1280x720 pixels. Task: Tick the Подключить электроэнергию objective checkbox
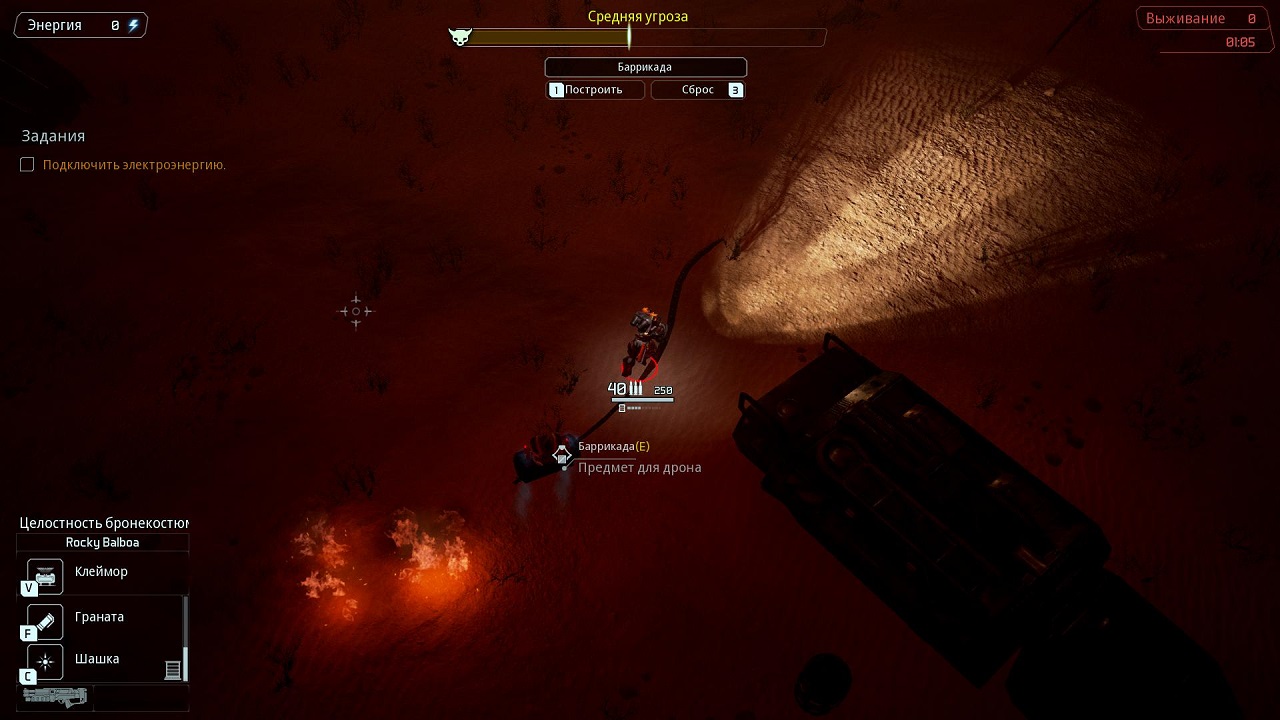point(27,165)
